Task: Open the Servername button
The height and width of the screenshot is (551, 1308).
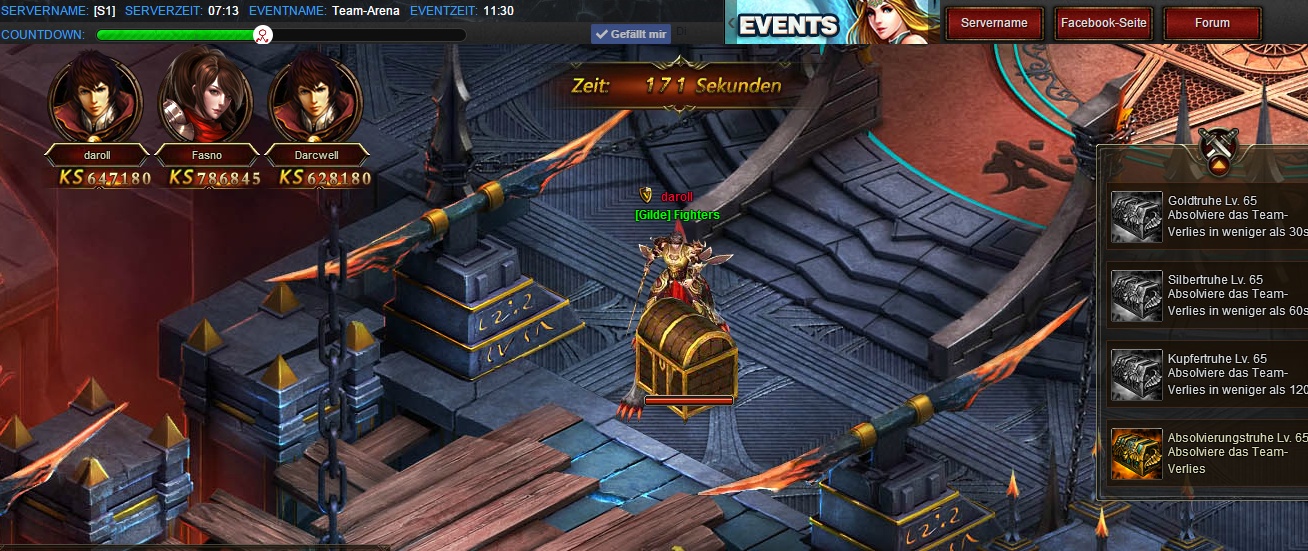Action: (x=994, y=23)
